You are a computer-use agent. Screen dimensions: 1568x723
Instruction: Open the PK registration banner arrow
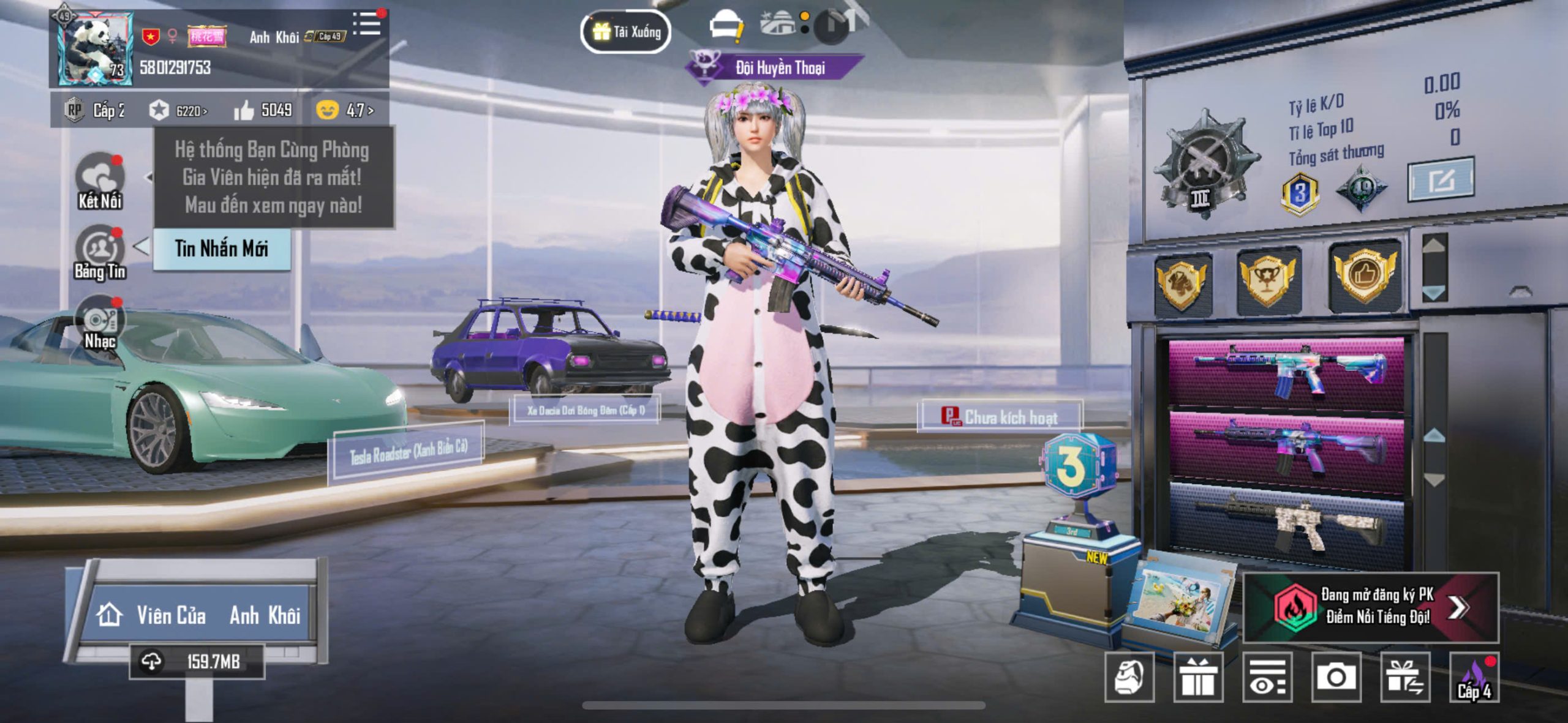point(1458,607)
